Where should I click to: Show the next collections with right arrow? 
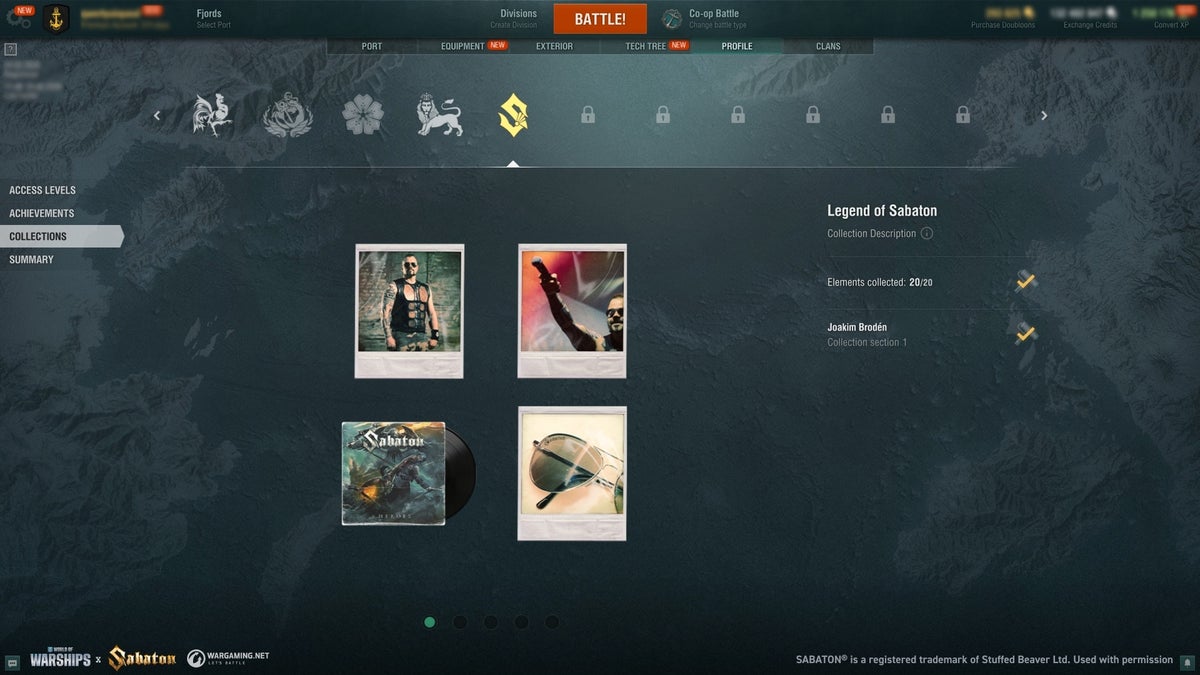(x=1044, y=116)
